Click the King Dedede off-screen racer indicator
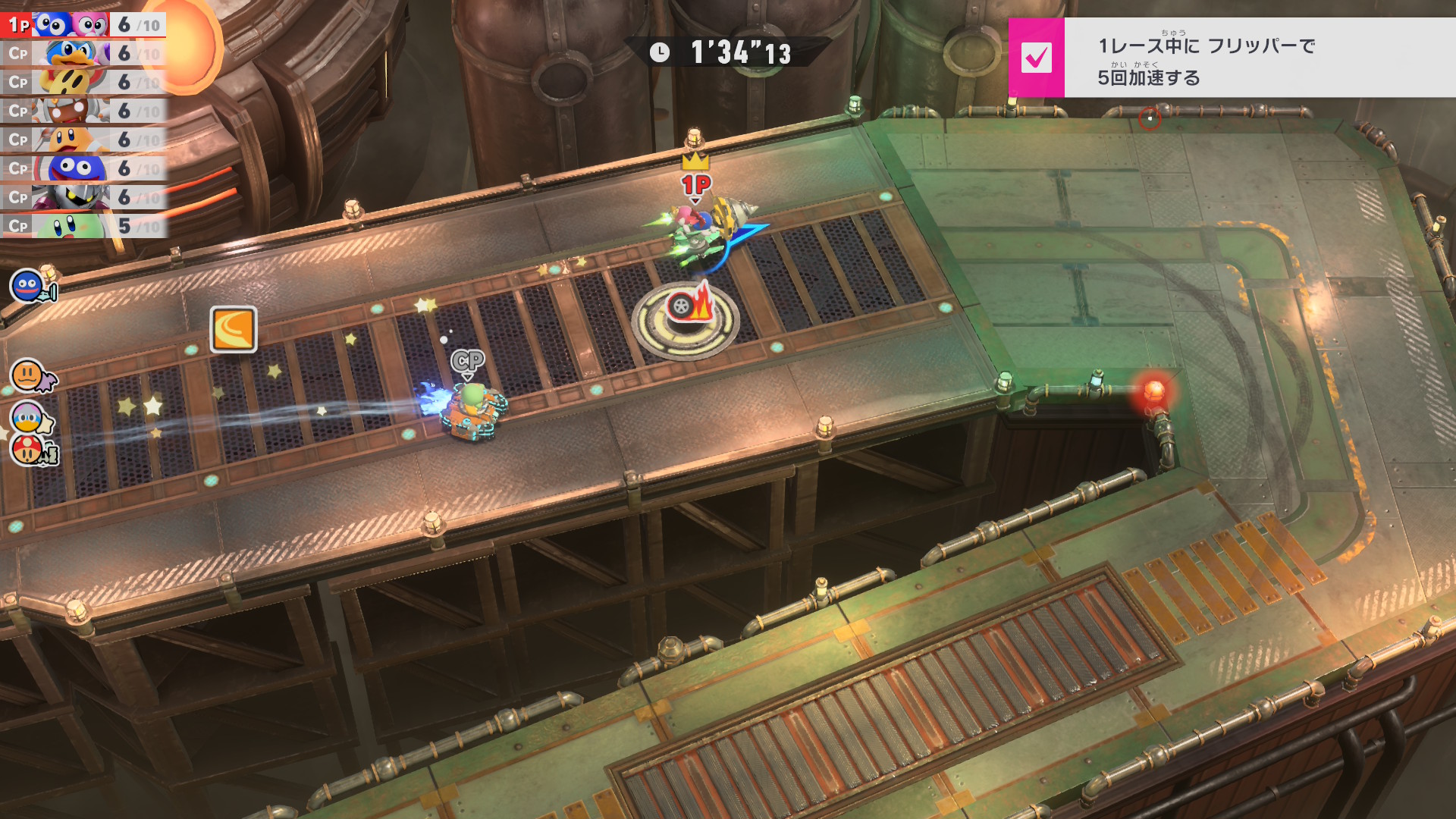1456x819 pixels. 29,417
